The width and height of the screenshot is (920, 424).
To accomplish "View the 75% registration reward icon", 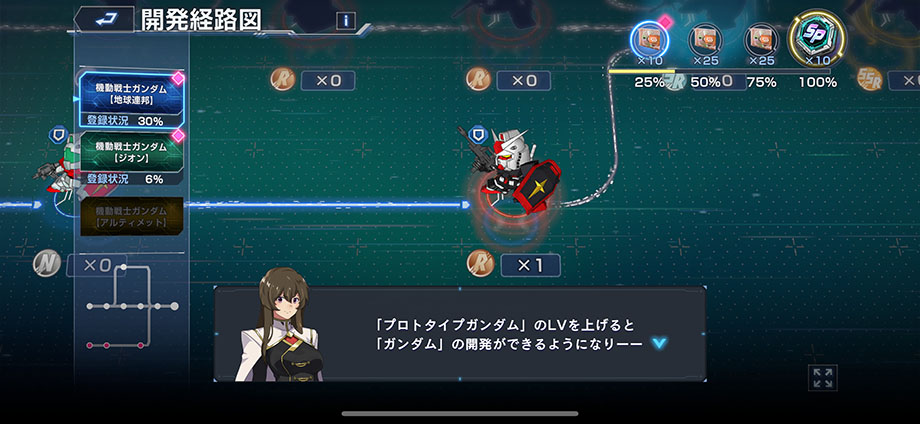I will point(761,41).
